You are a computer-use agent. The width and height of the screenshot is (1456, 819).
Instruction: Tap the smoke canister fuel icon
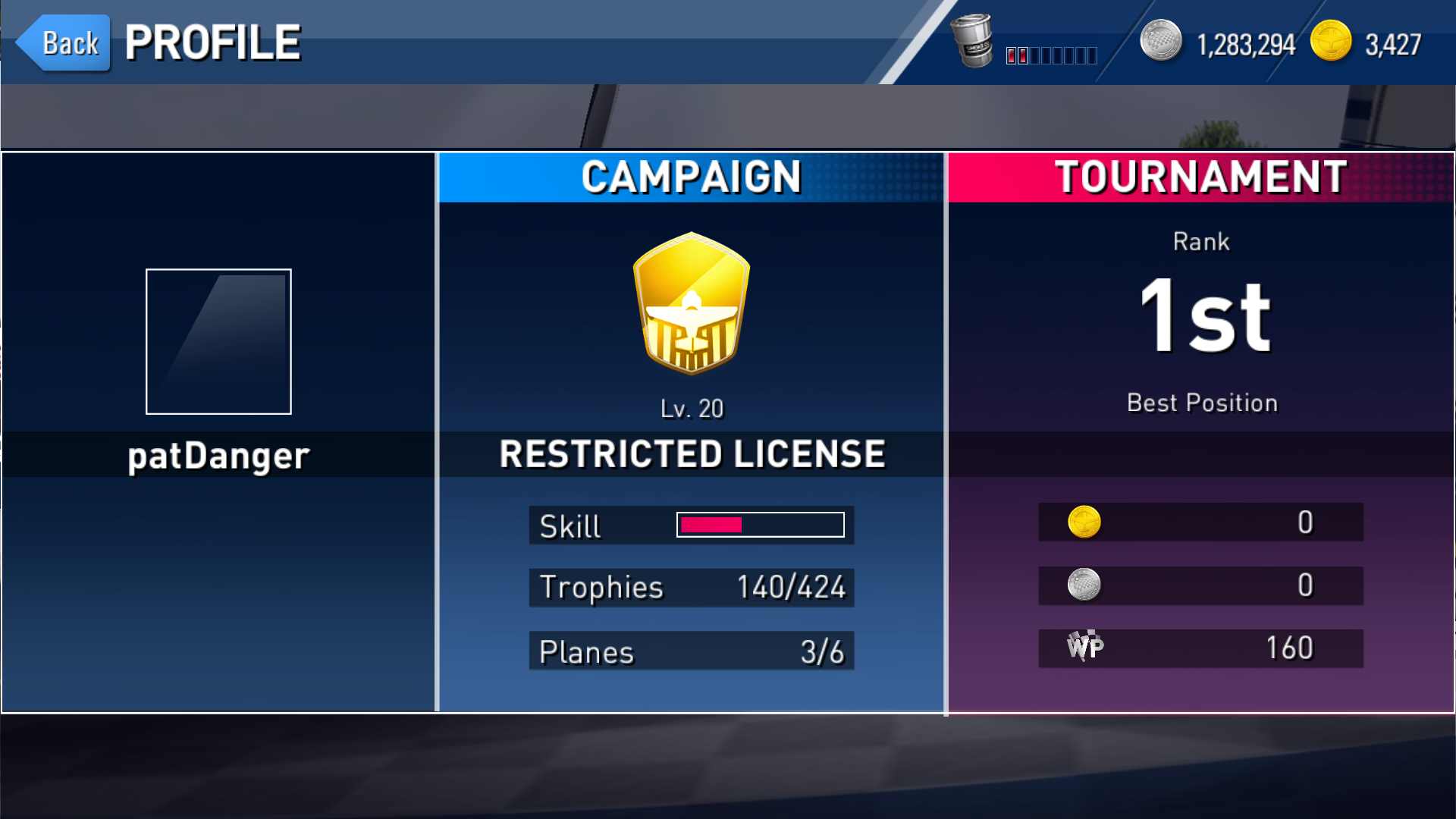[971, 41]
